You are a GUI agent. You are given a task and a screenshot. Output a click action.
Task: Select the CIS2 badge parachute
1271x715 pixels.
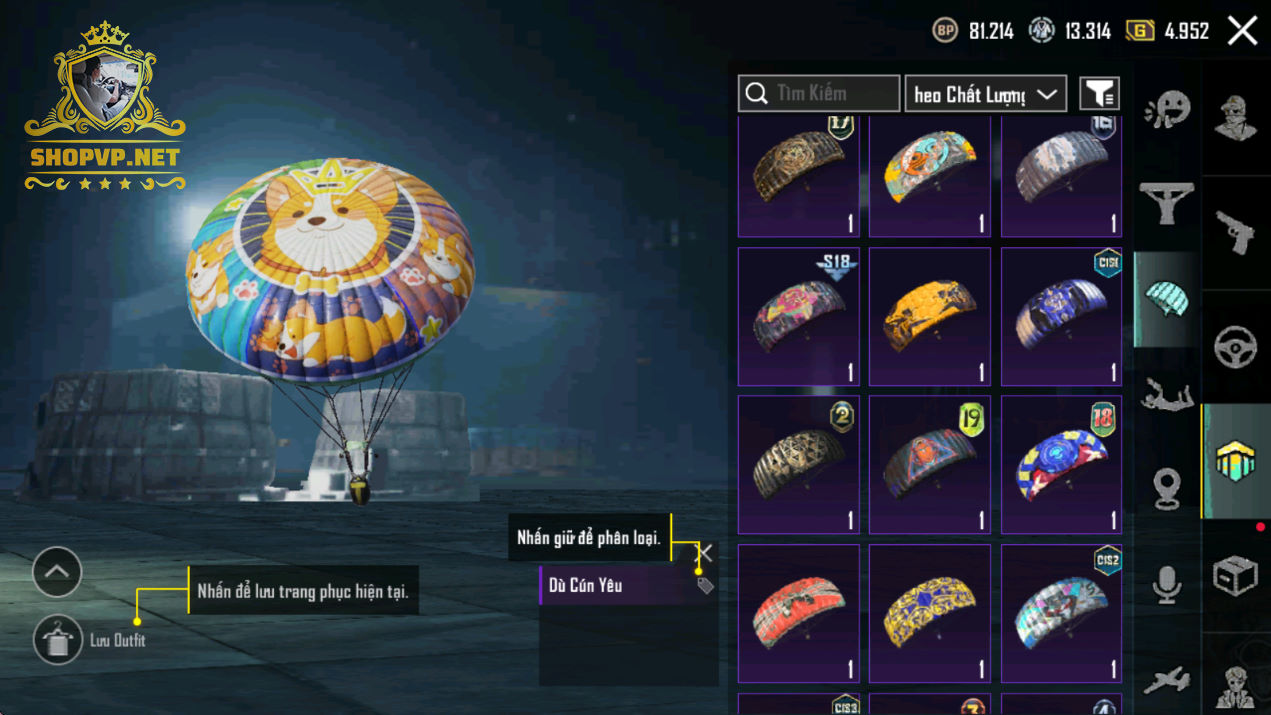coord(1061,613)
